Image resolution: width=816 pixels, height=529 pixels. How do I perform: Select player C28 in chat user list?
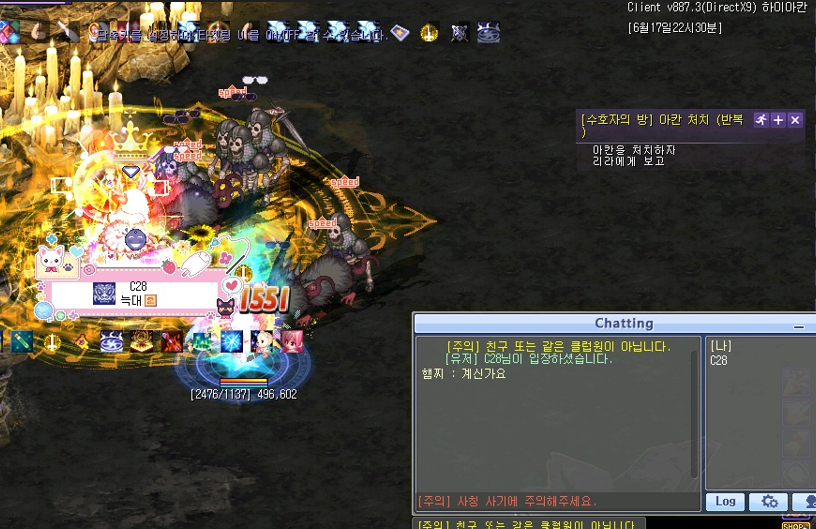point(719,361)
